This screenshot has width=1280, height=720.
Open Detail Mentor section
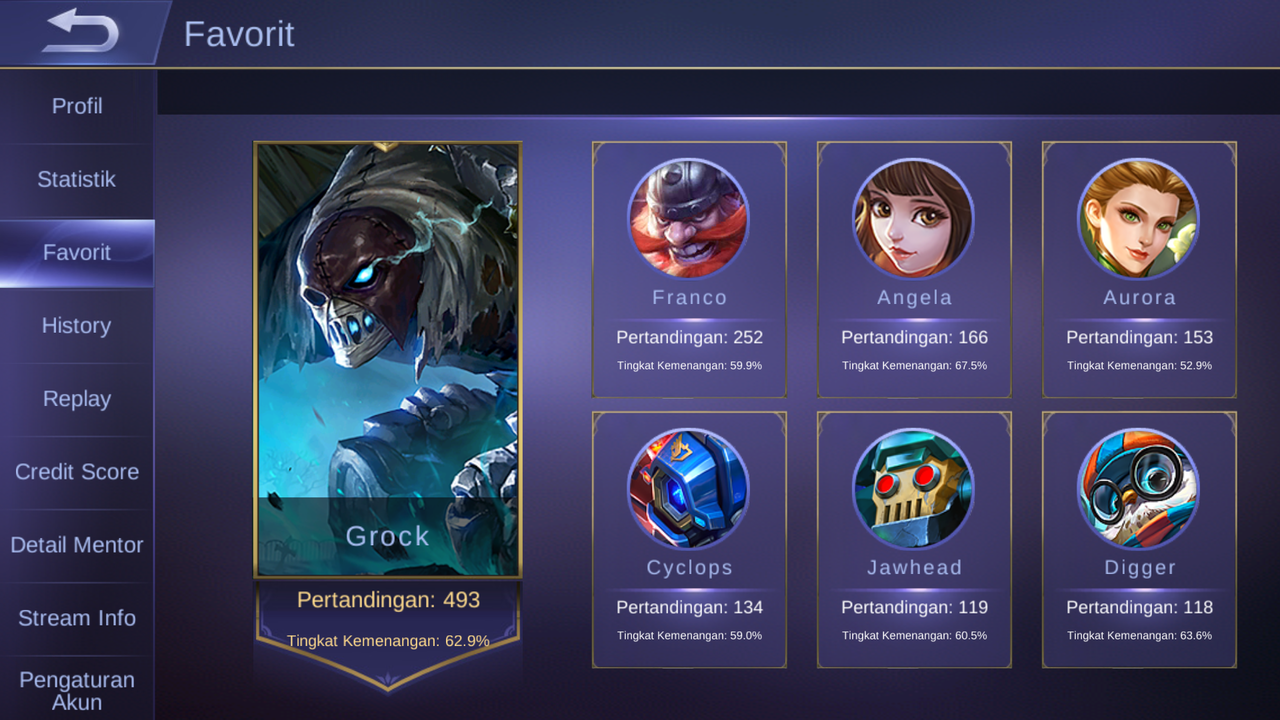77,545
